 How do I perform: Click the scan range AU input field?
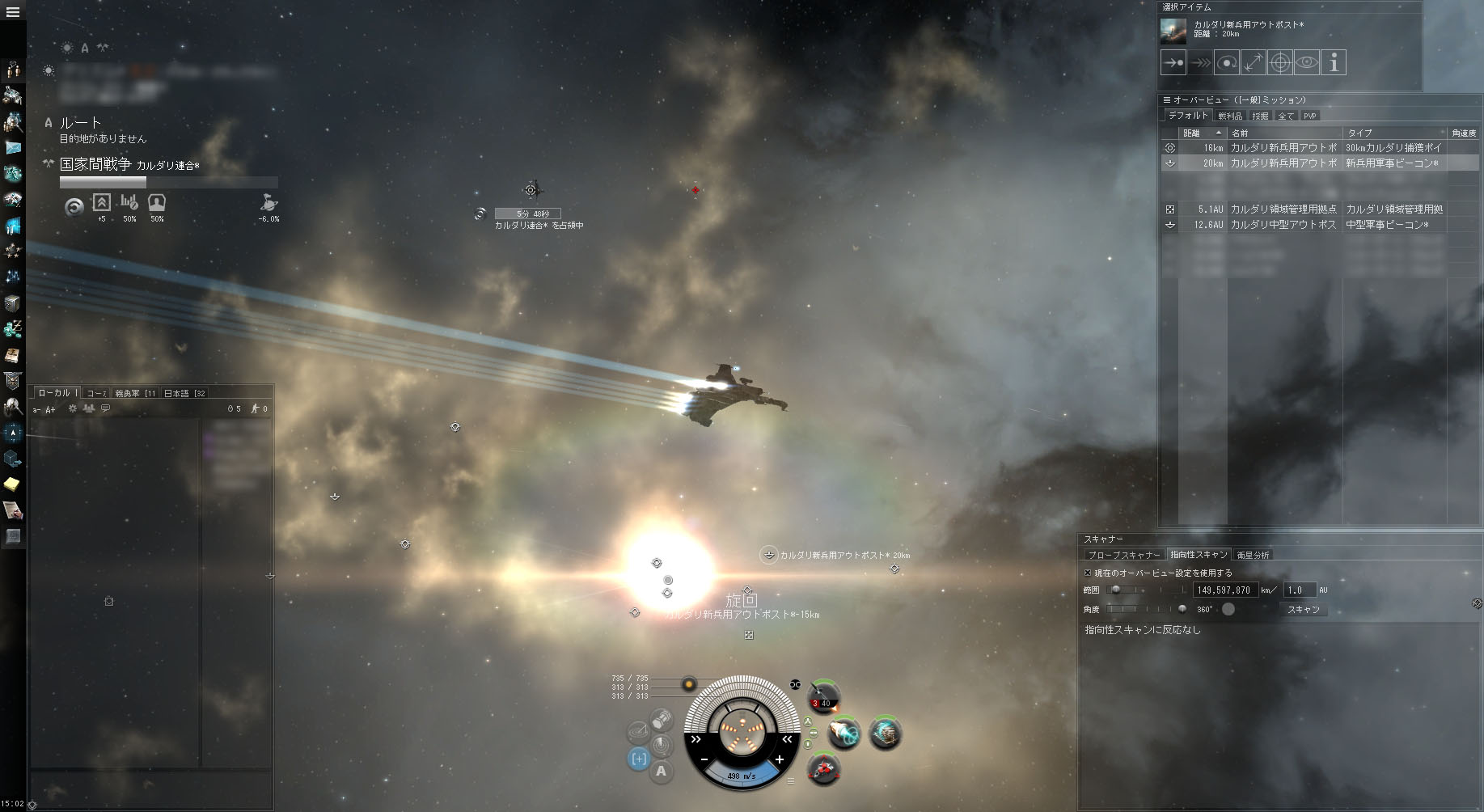click(x=1300, y=590)
